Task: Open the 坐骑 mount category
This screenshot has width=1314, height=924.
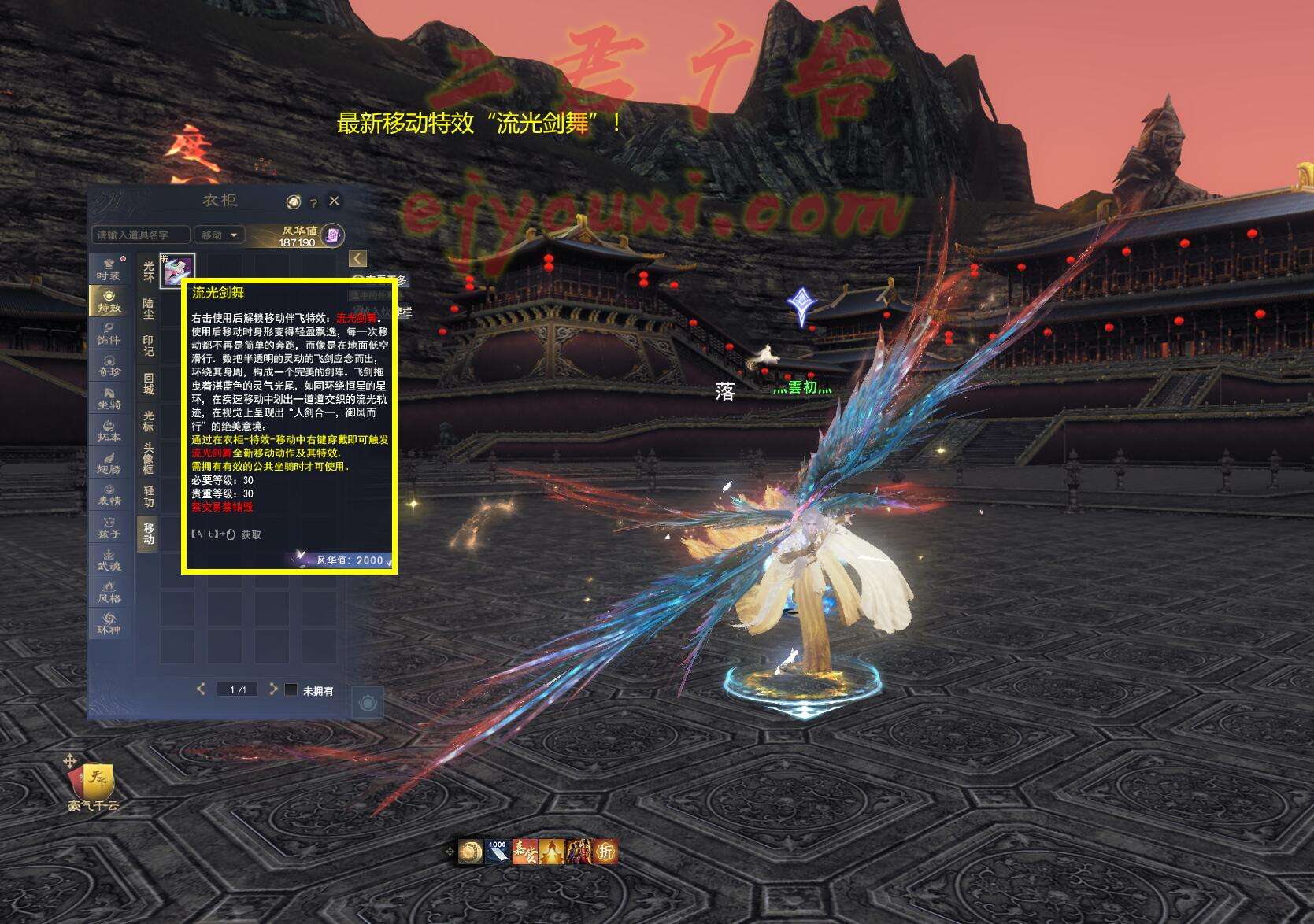Action: [109, 398]
